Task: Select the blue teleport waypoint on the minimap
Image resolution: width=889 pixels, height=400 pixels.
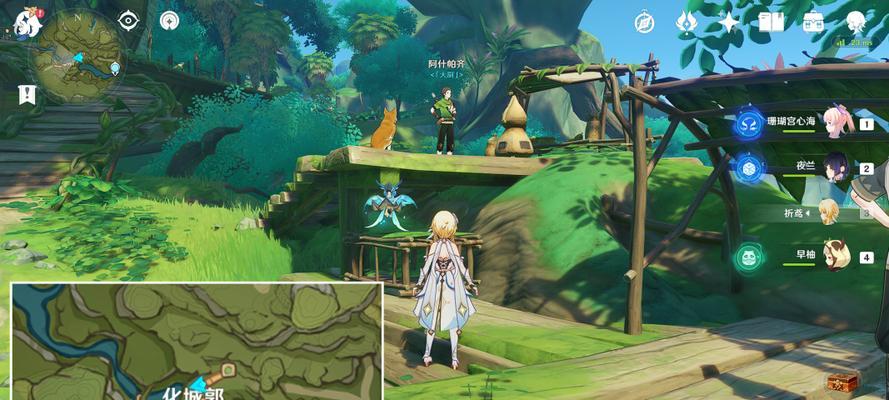Action: click(x=116, y=68)
